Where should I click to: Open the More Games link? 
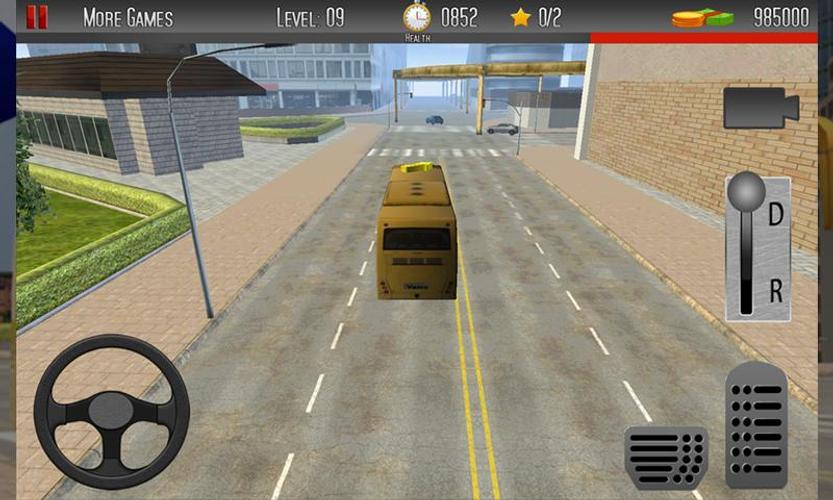coord(127,18)
